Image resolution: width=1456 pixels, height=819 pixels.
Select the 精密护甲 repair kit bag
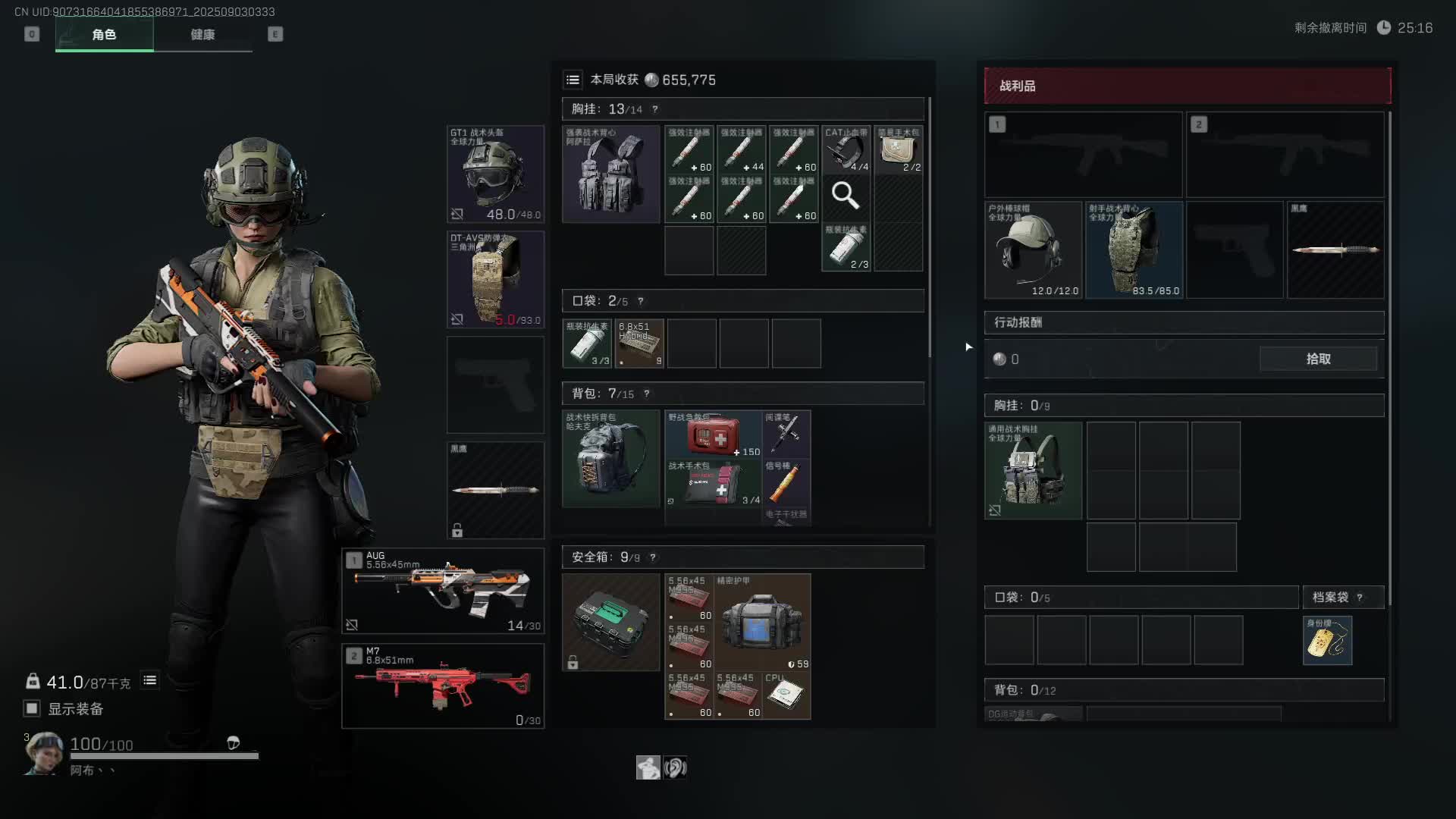(763, 623)
